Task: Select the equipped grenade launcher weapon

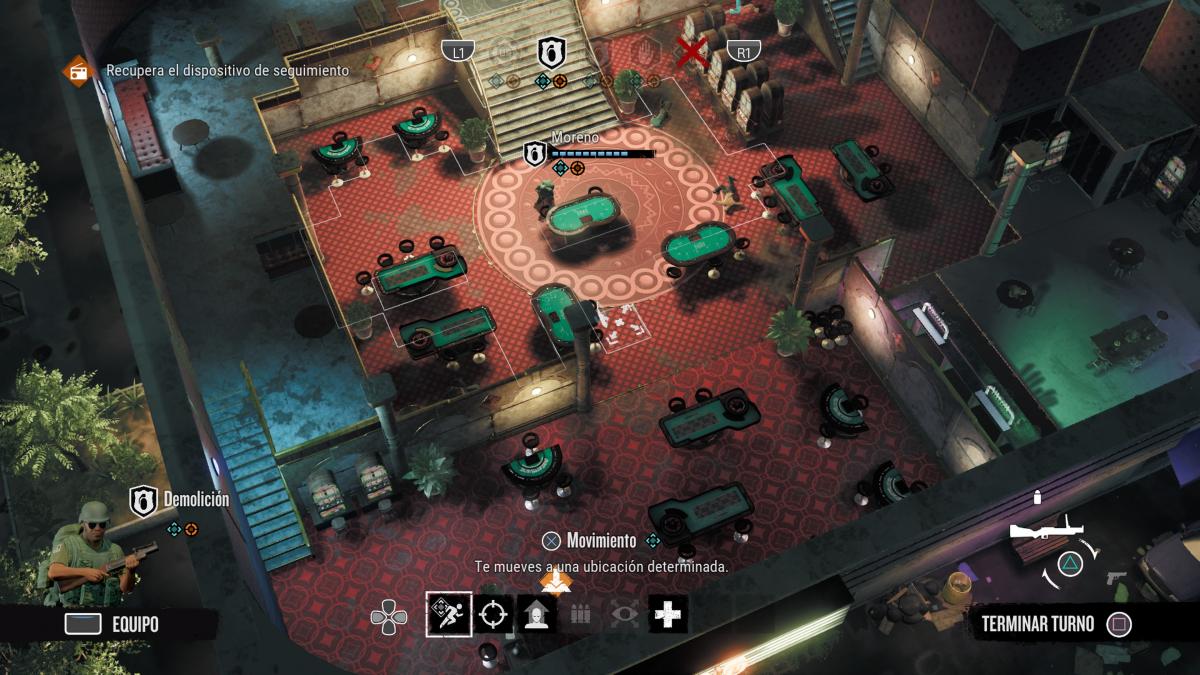Action: pyautogui.click(x=1044, y=532)
